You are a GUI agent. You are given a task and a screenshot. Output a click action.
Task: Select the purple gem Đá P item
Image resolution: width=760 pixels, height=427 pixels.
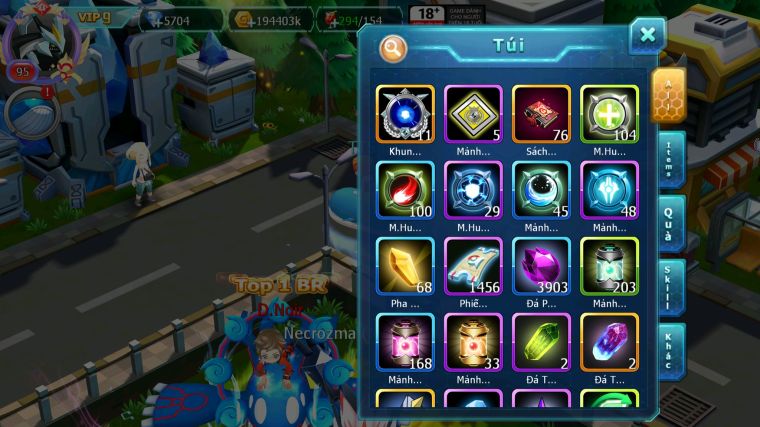[541, 267]
